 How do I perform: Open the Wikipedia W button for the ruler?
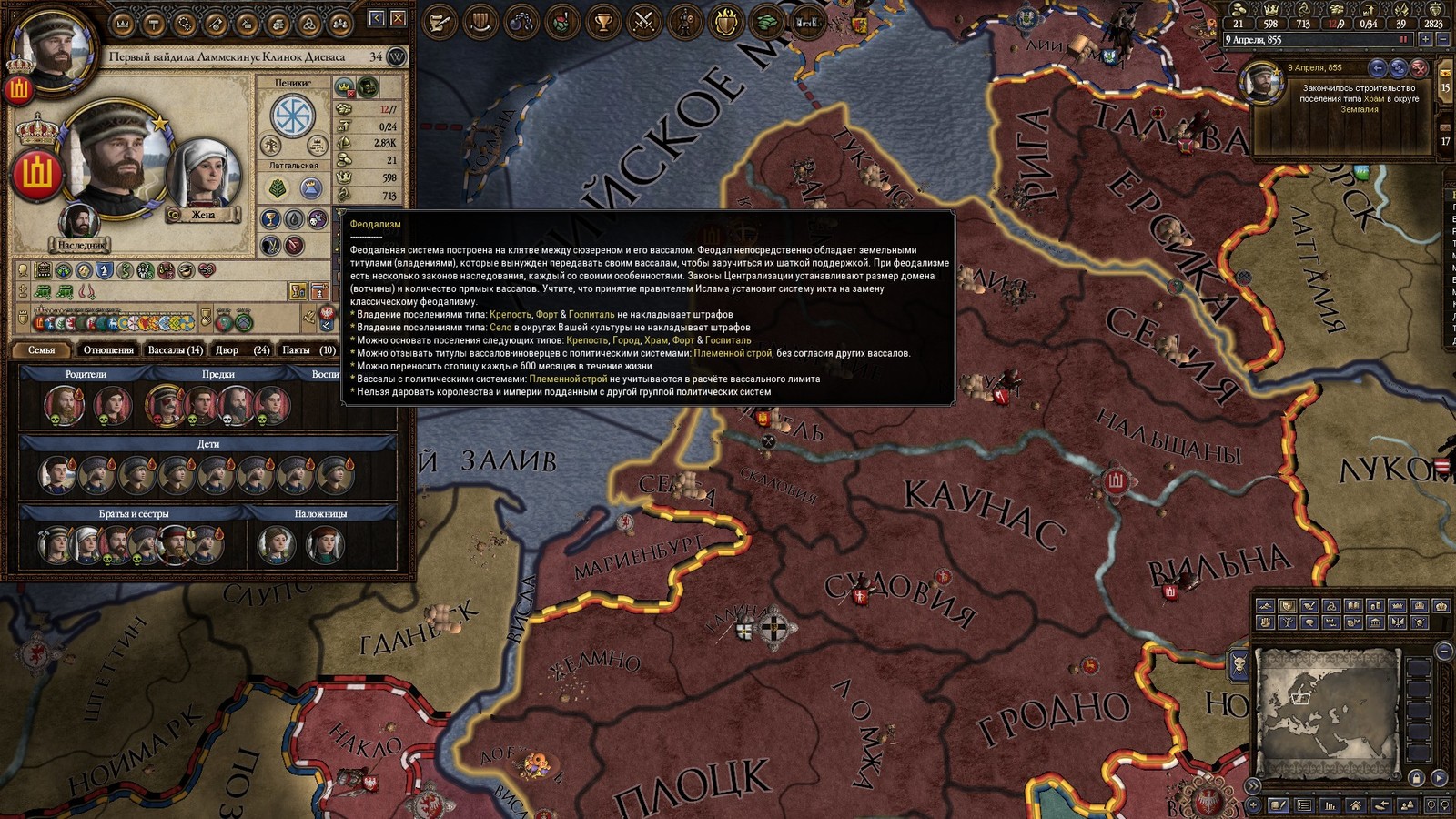click(x=397, y=56)
